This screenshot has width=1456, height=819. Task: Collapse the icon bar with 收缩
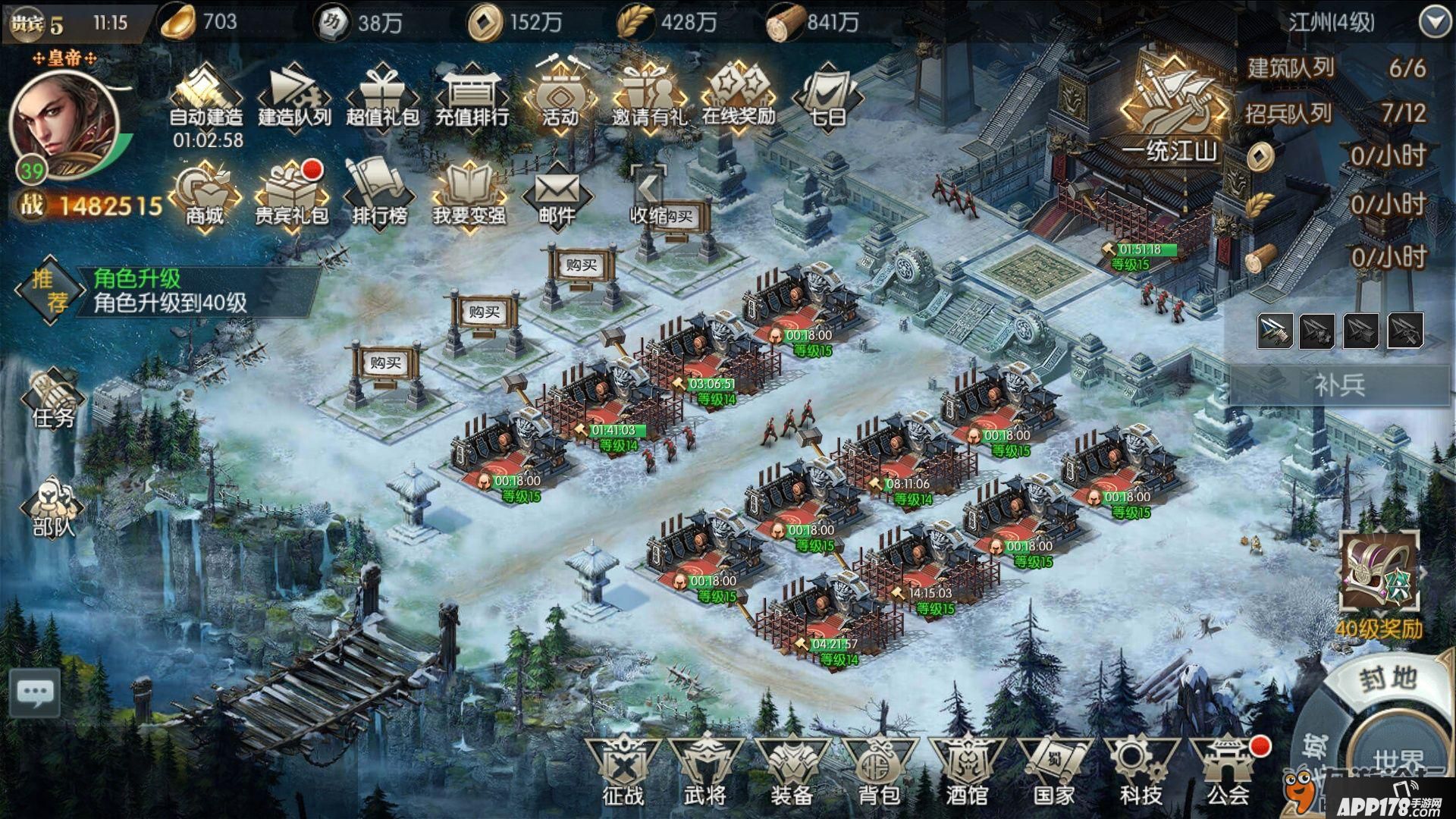click(x=648, y=196)
